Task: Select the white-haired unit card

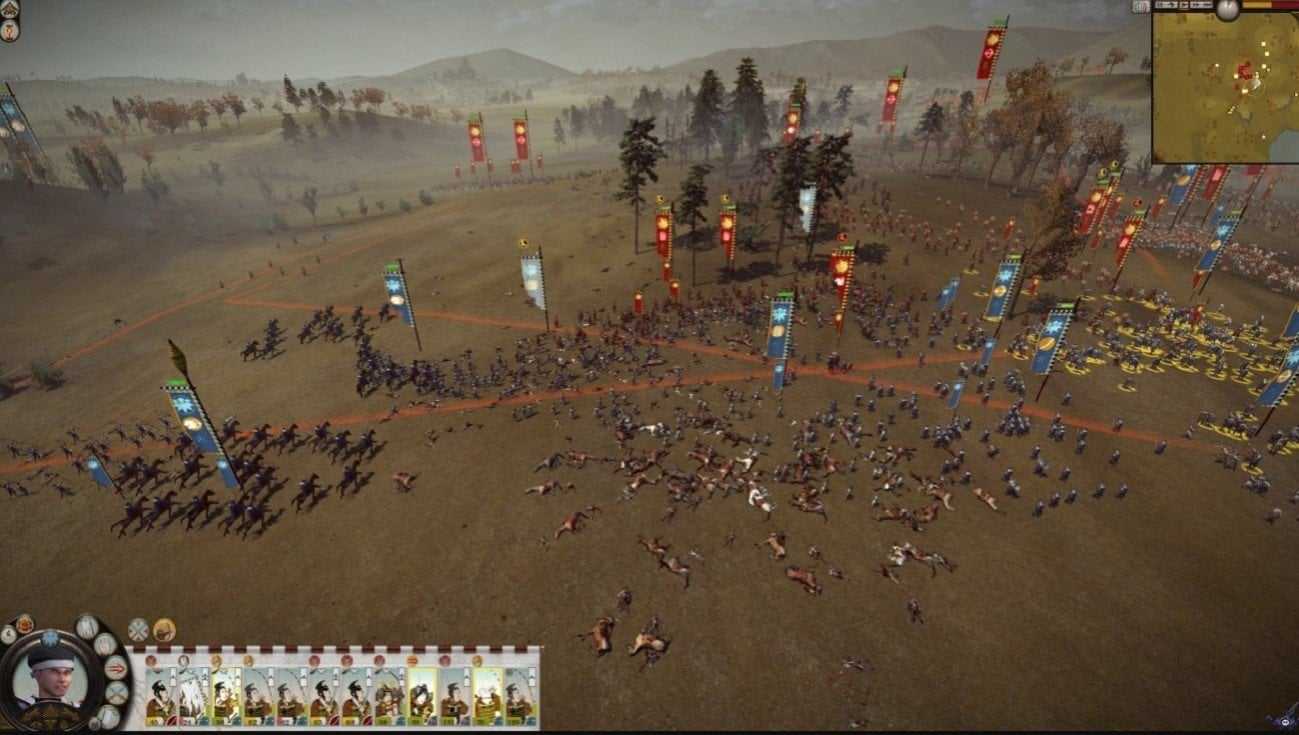Action: click(x=193, y=696)
